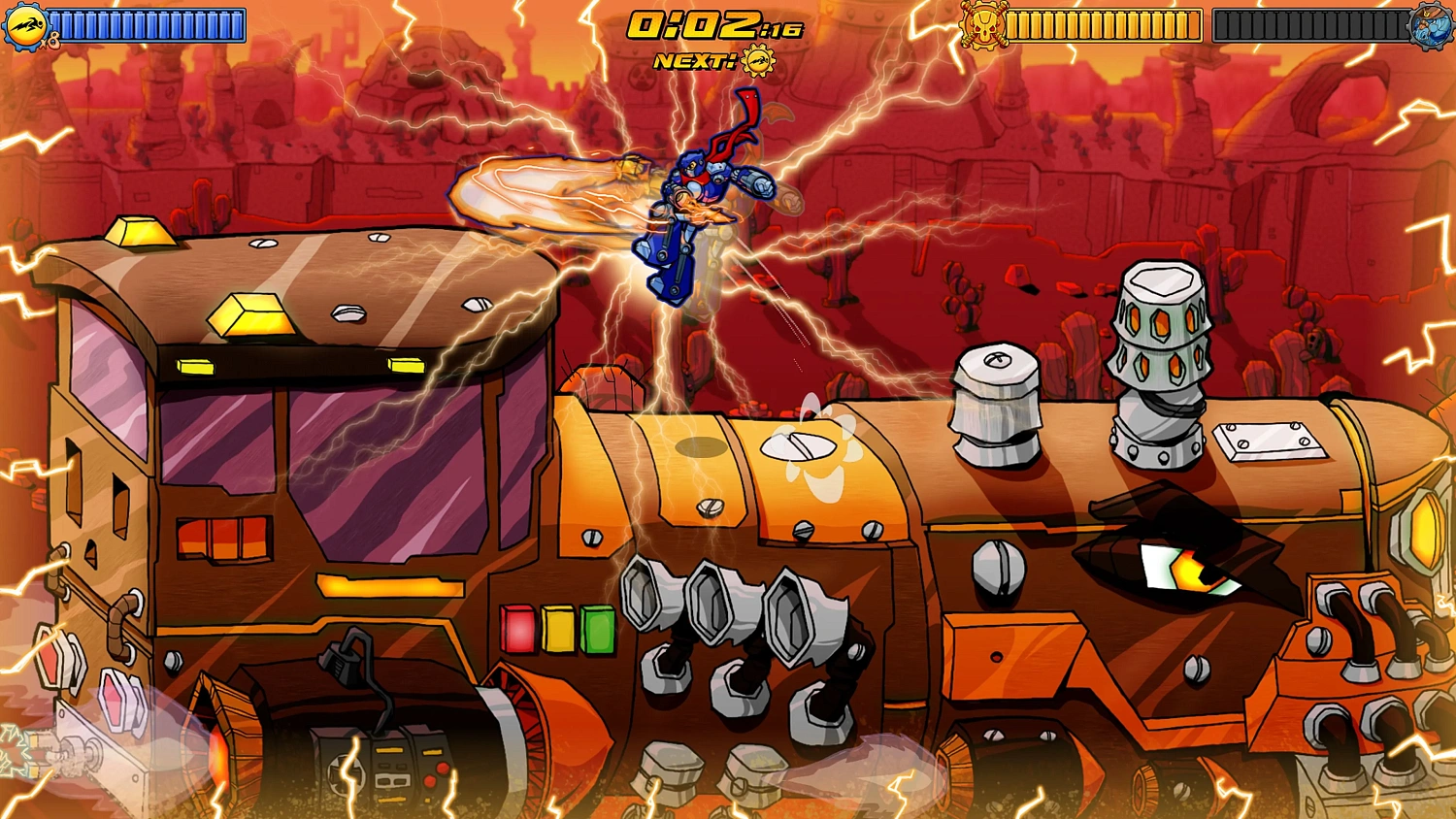The width and height of the screenshot is (1456, 819).
Task: Toggle the yellow indicator light on the locomotive
Action: pos(557,626)
